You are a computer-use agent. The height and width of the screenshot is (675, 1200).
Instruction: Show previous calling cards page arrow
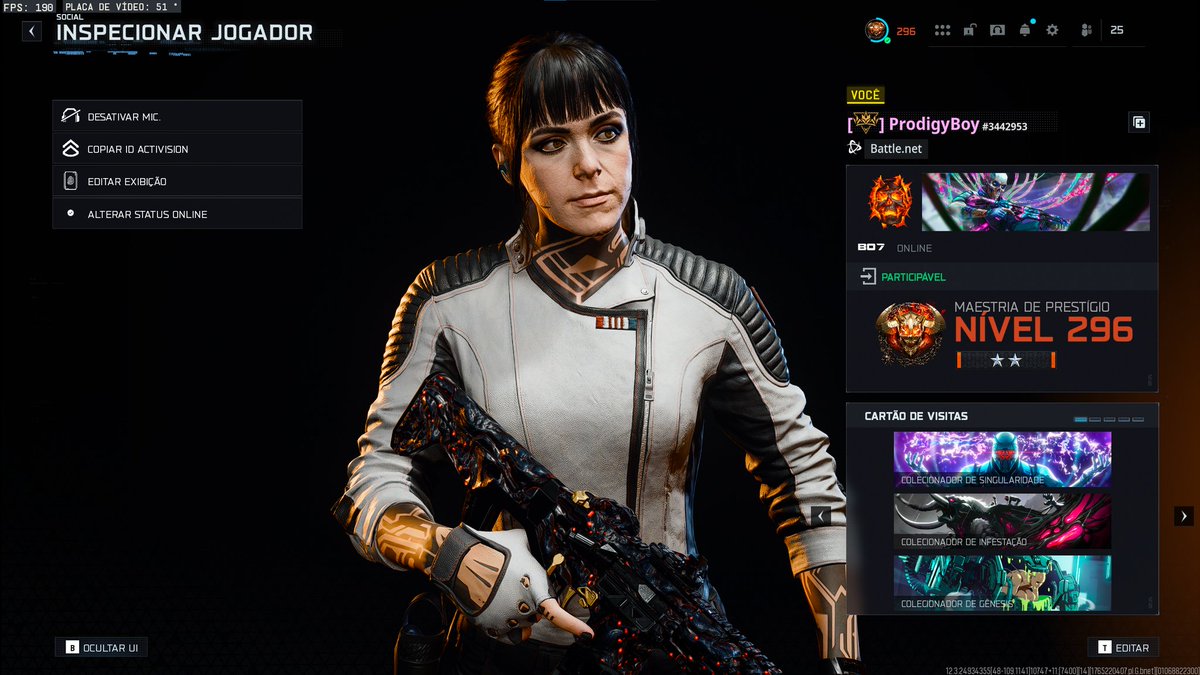821,516
